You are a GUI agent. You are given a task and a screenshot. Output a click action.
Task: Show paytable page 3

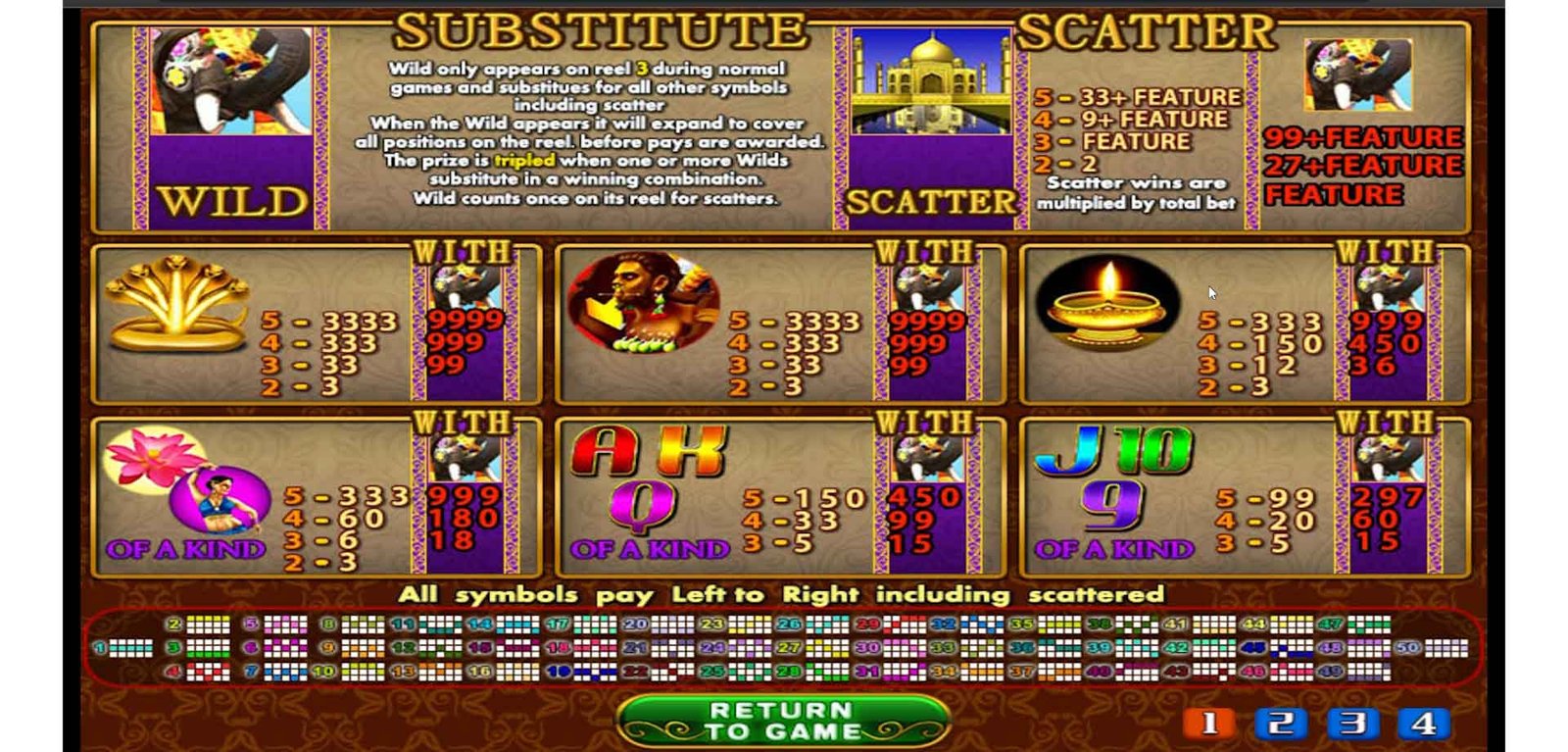[1352, 724]
